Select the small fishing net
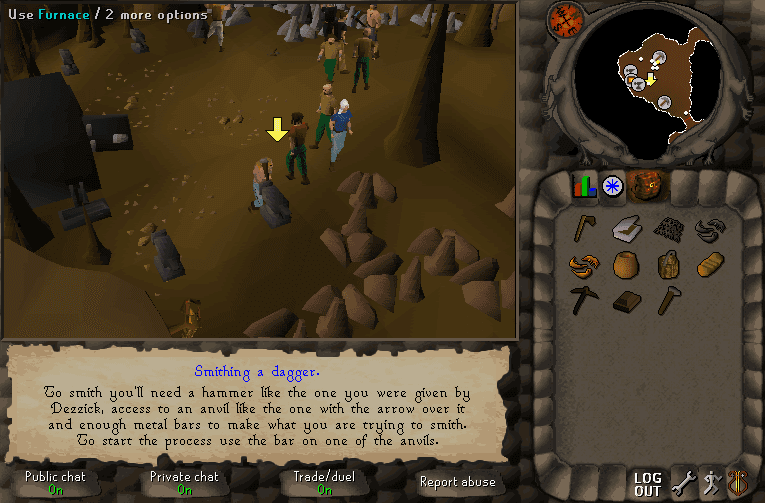Viewport: 765px width, 503px height. tap(668, 229)
